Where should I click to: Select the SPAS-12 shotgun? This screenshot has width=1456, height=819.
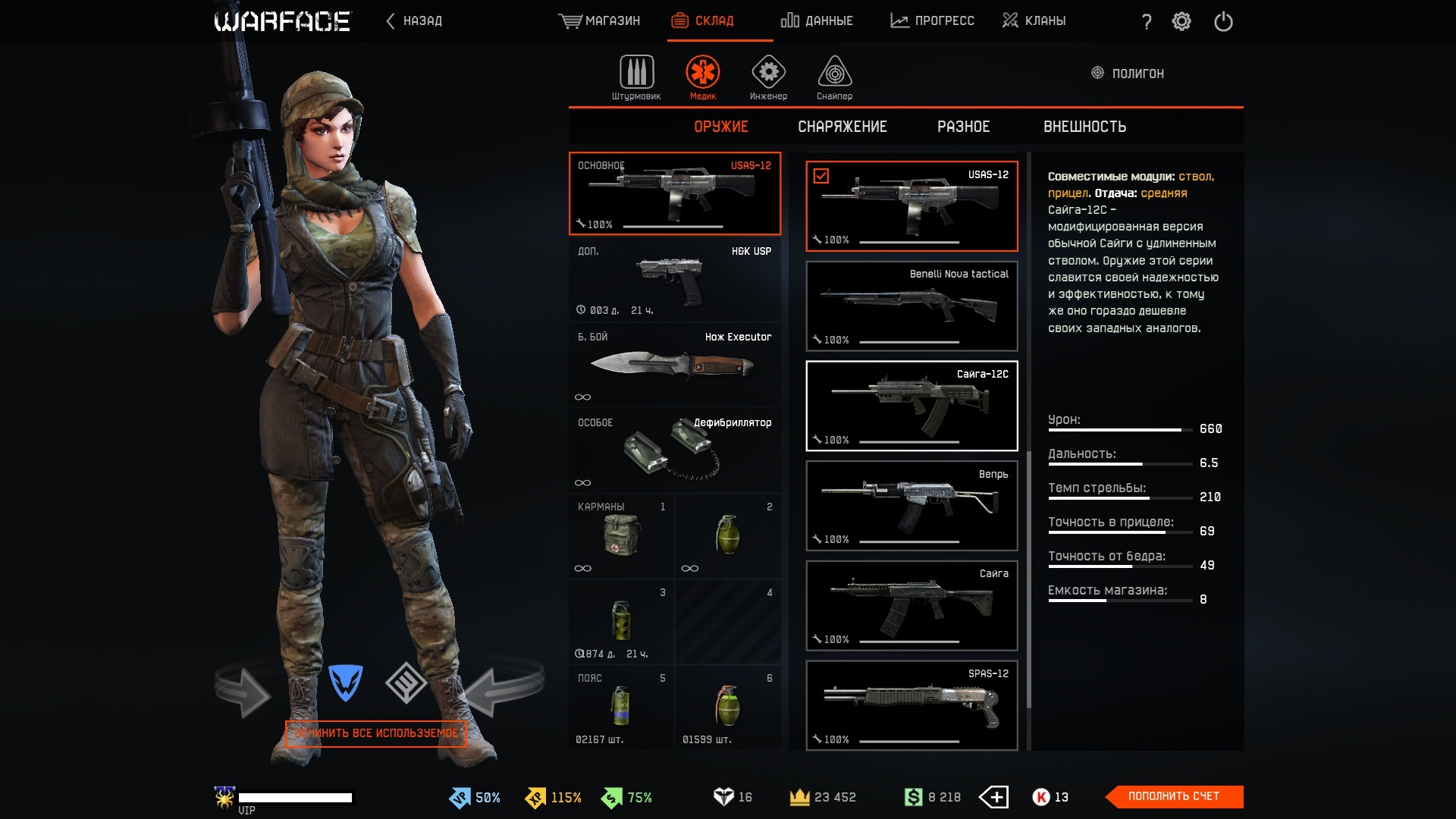912,706
